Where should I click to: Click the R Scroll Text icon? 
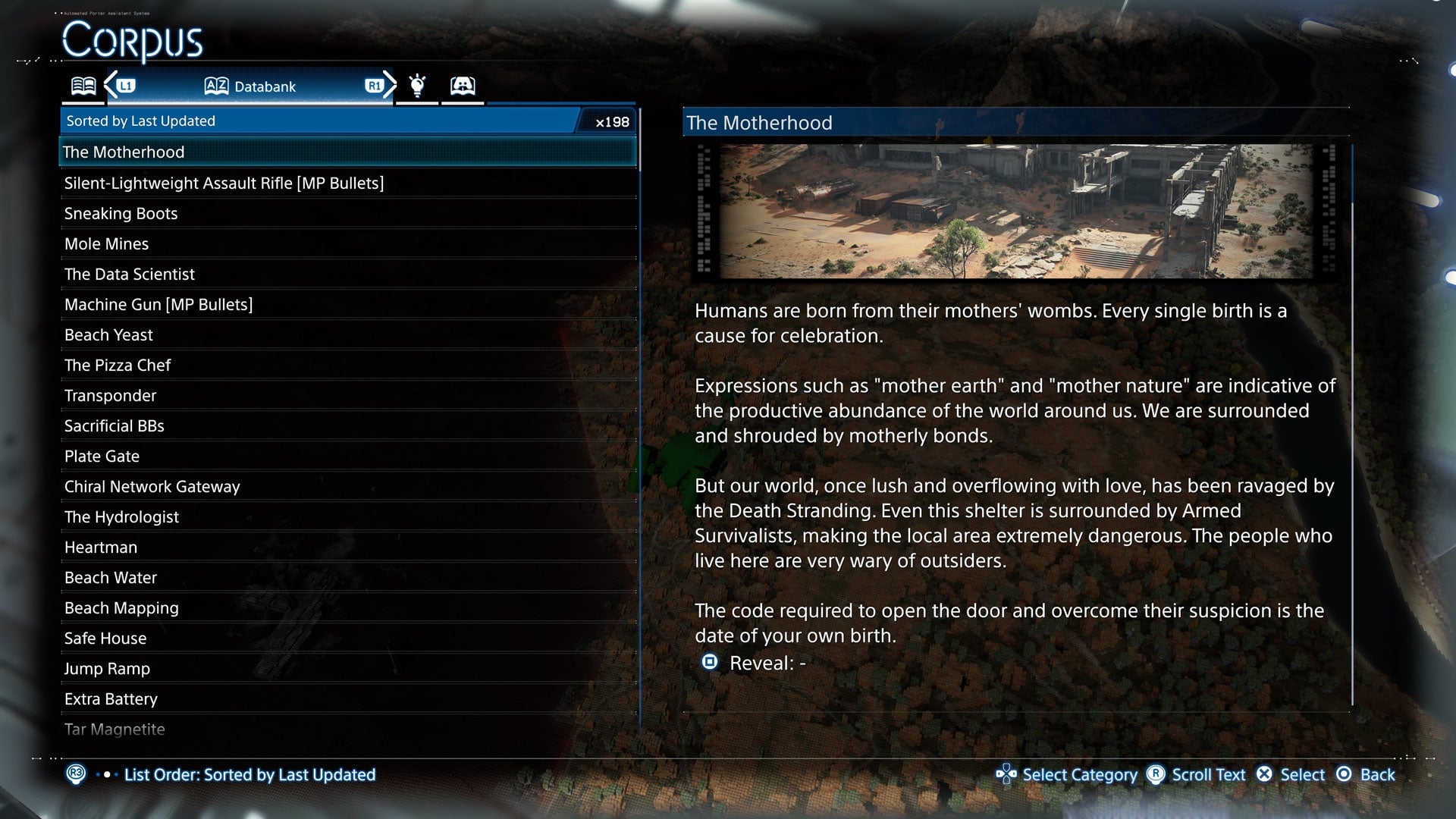[x=1155, y=774]
